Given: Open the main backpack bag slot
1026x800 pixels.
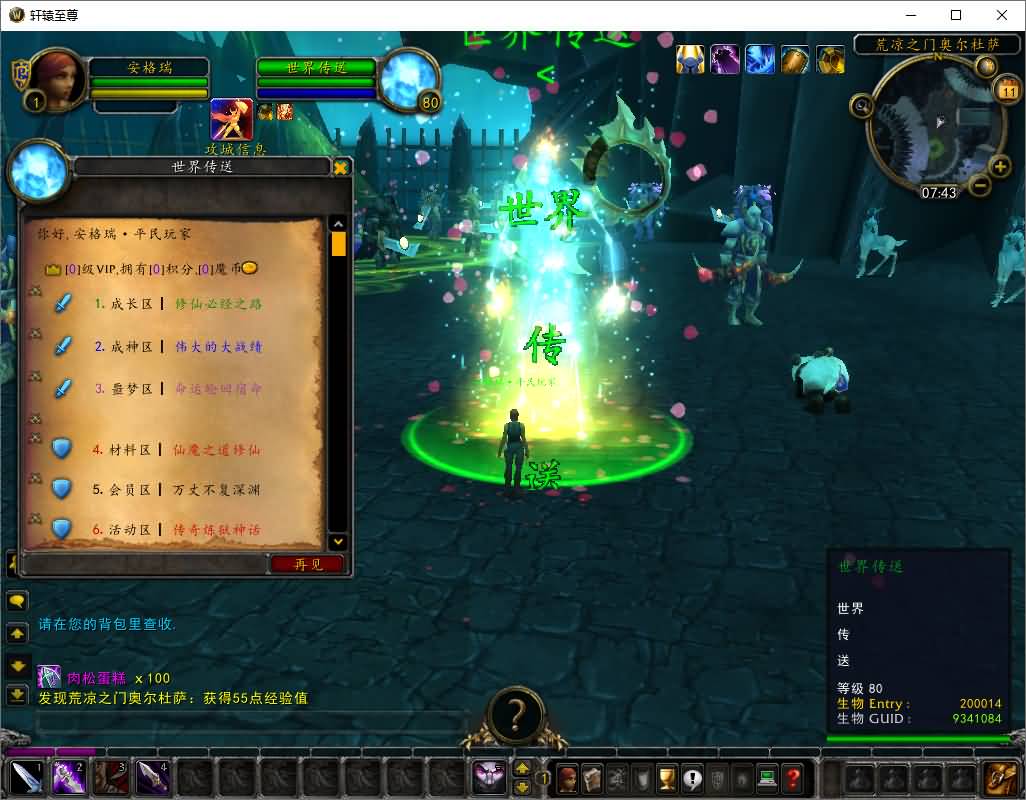Looking at the screenshot, I should [1000, 777].
